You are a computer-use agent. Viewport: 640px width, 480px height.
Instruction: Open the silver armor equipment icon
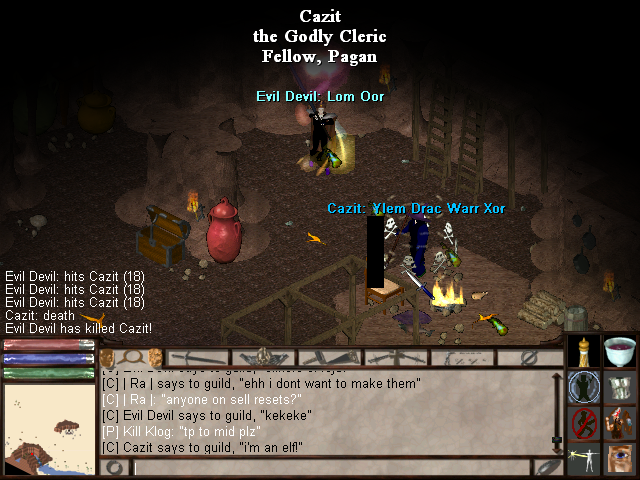[x=620, y=388]
